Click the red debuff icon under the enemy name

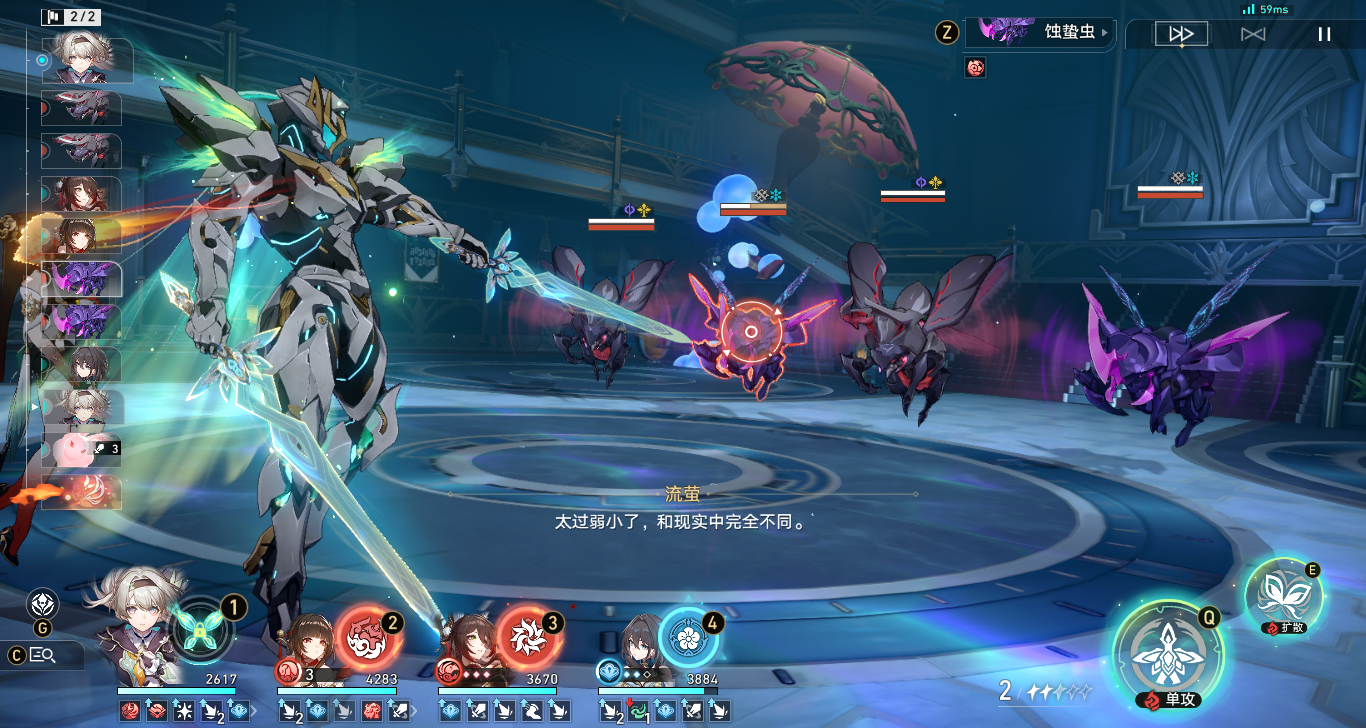[975, 67]
